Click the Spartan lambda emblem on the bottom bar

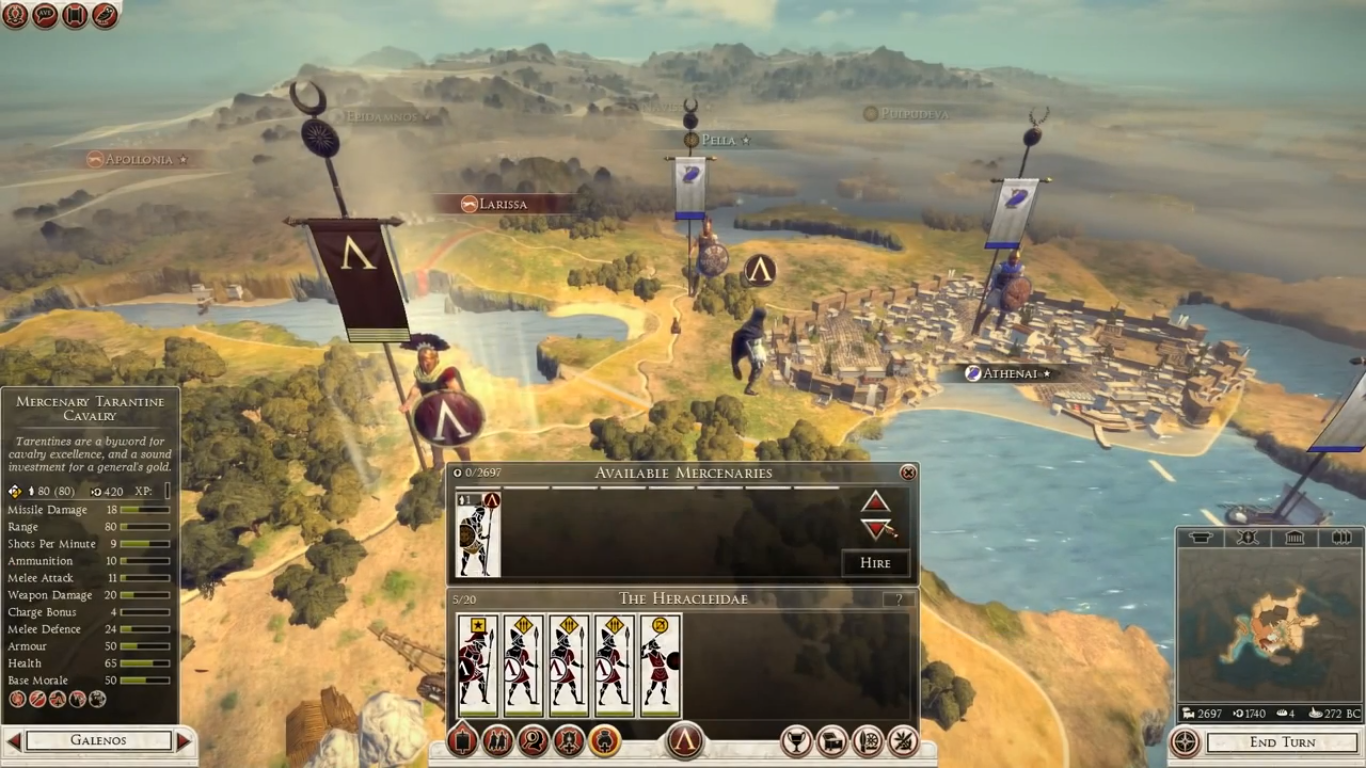(684, 742)
